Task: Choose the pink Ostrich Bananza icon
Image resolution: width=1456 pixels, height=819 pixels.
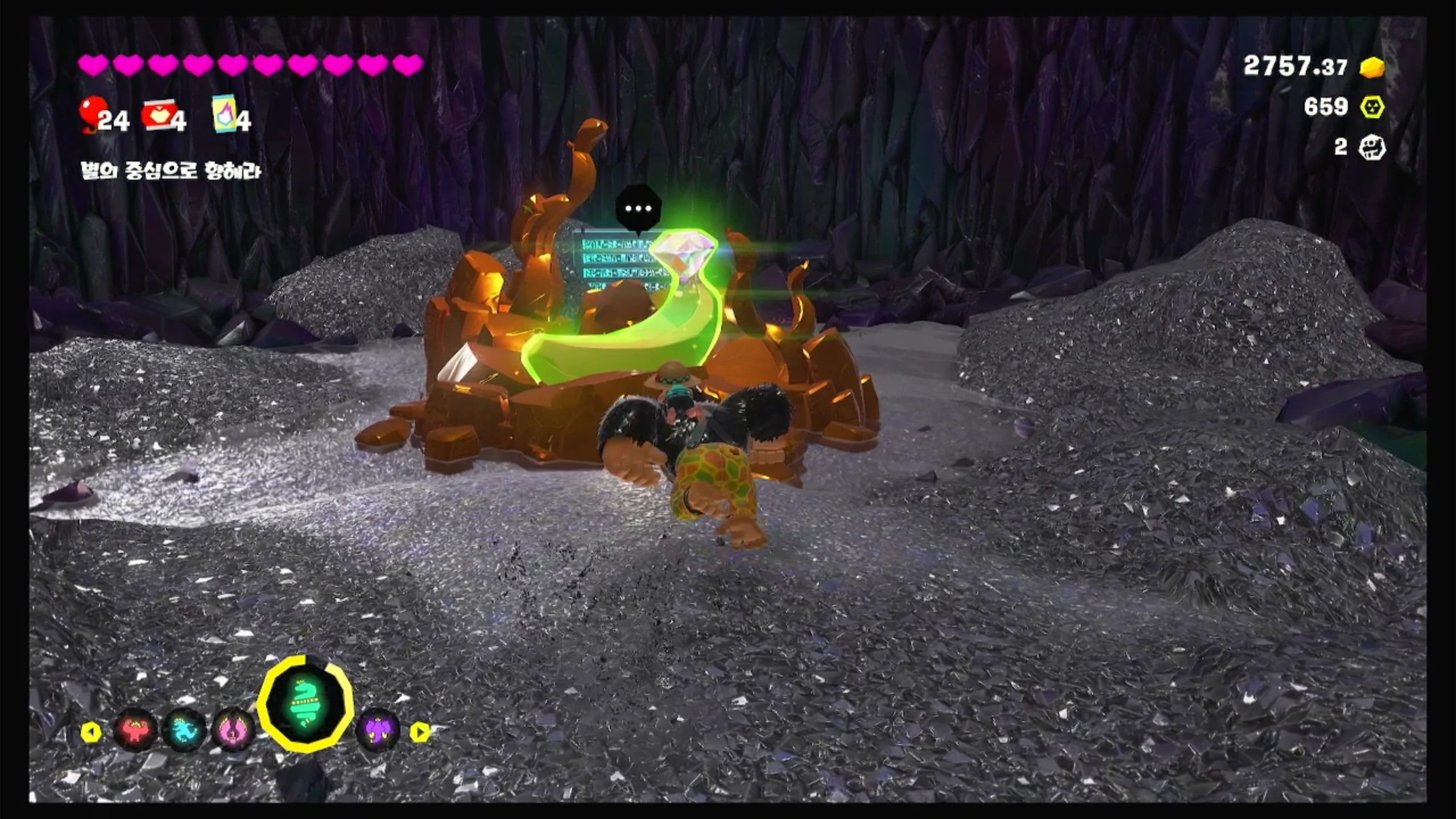Action: 234,731
